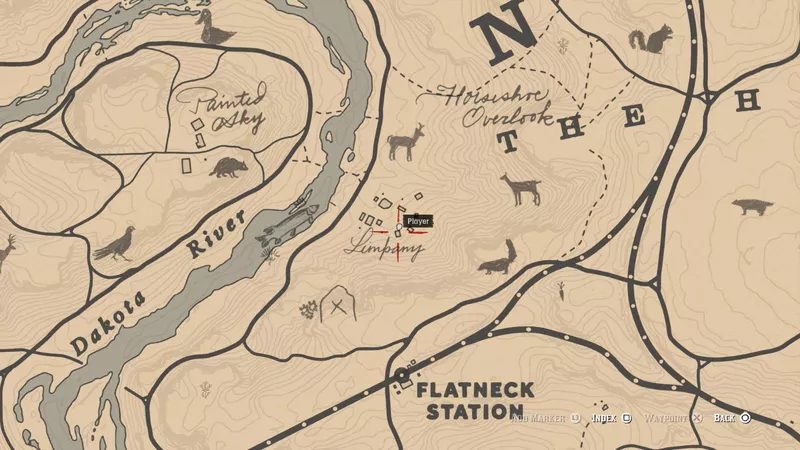The width and height of the screenshot is (800, 450).
Task: Select the Player position marker
Action: click(401, 230)
